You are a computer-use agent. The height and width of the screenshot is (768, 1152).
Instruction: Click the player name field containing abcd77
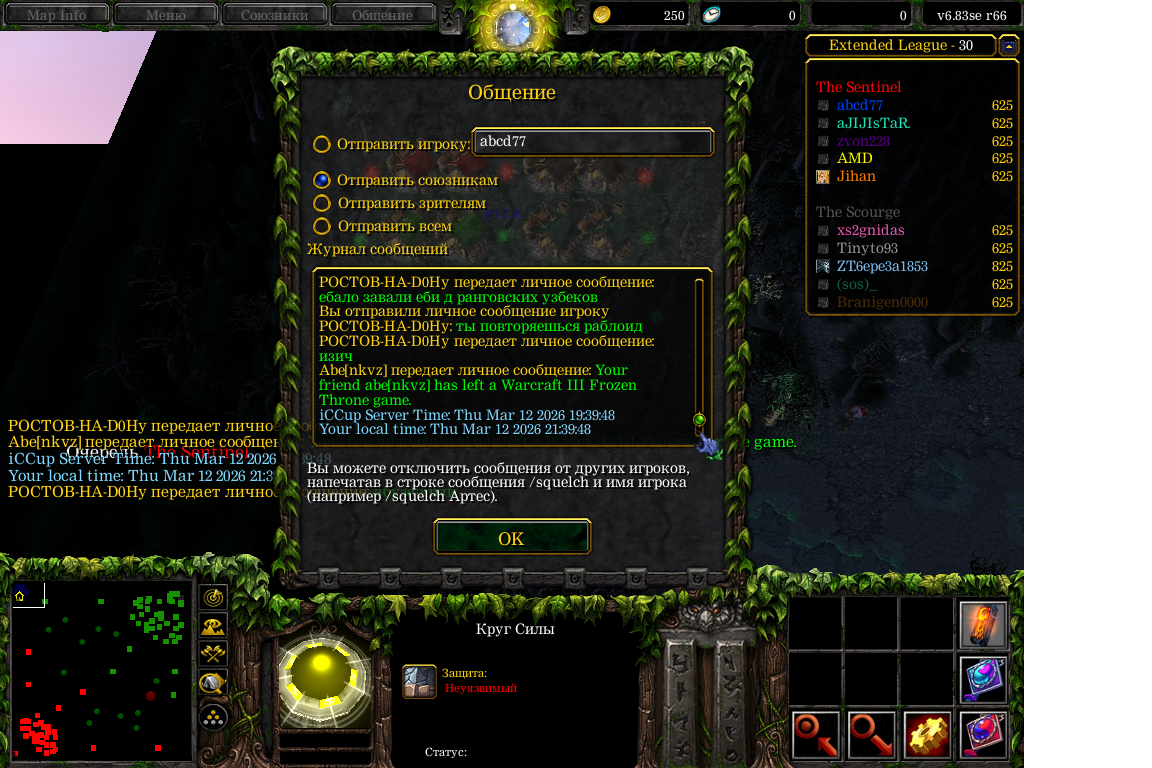coord(592,142)
